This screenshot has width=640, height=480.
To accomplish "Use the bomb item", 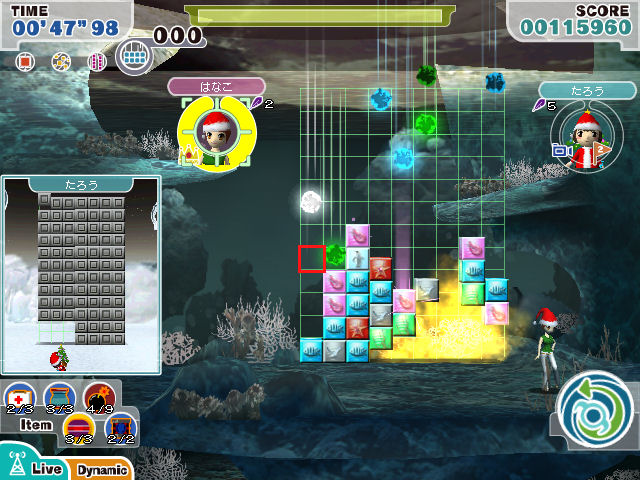I will 98,397.
